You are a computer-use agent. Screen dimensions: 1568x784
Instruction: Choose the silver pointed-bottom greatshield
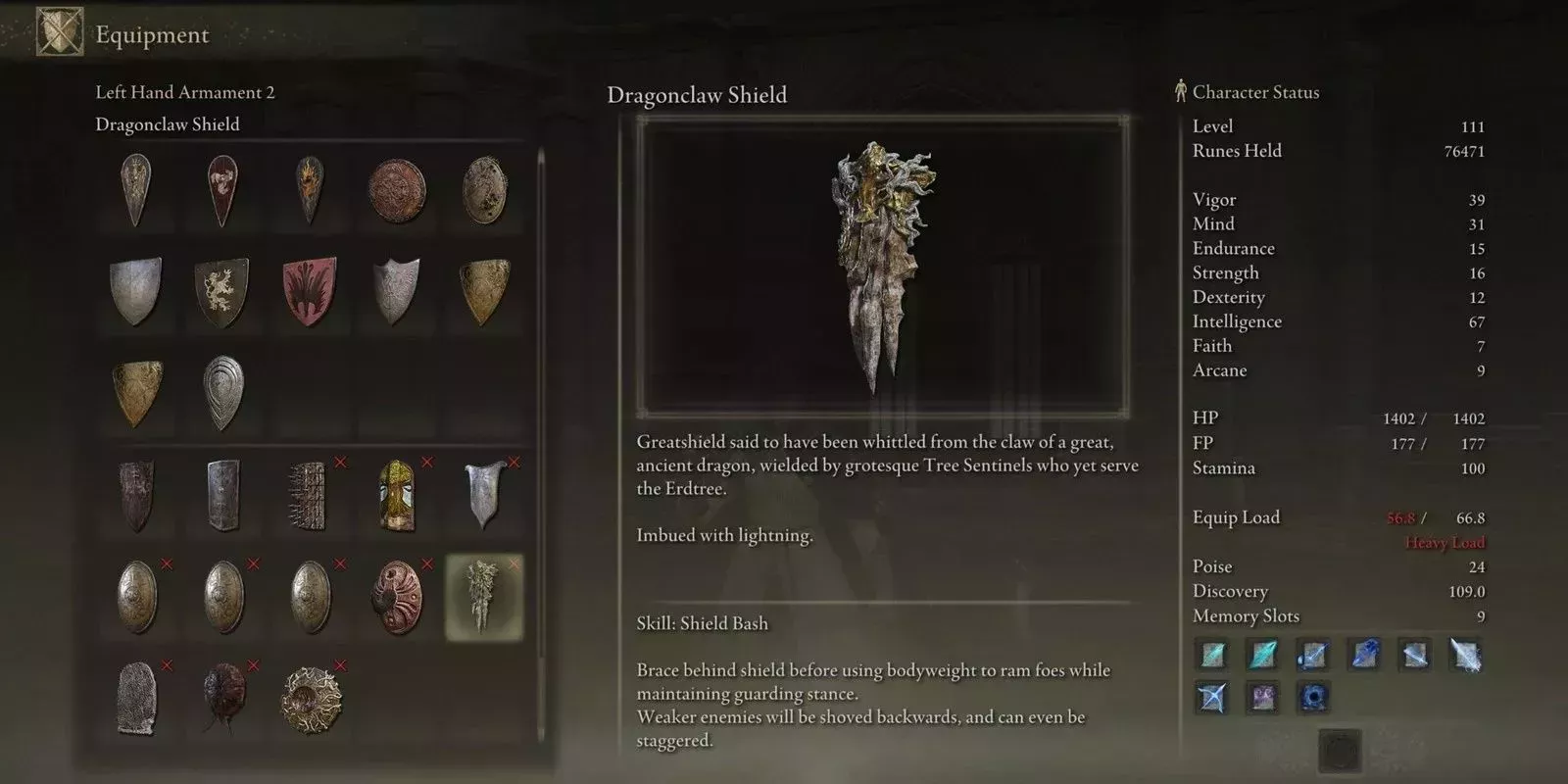click(x=484, y=495)
